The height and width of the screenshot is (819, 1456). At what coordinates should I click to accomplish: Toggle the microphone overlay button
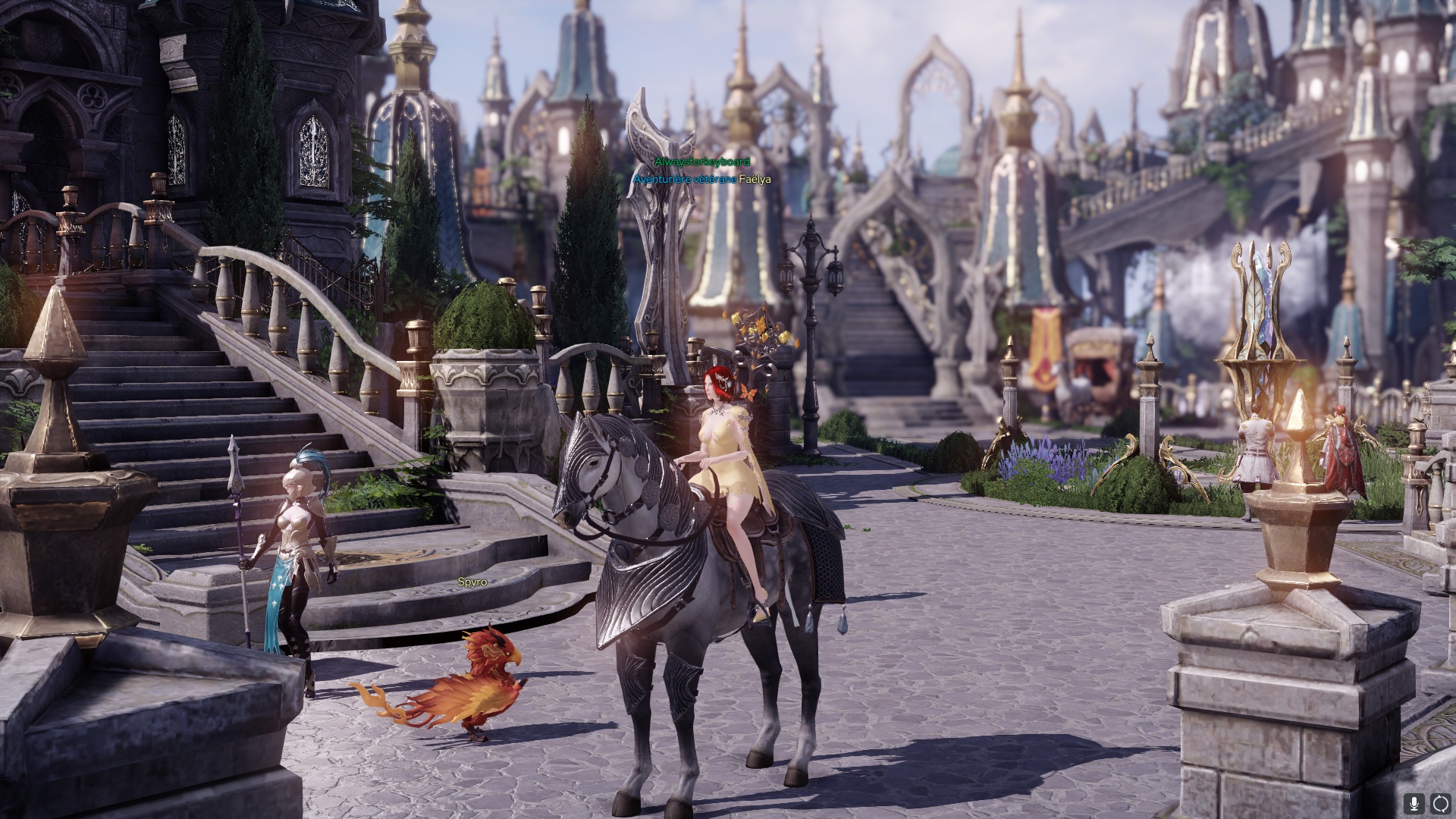click(1414, 803)
